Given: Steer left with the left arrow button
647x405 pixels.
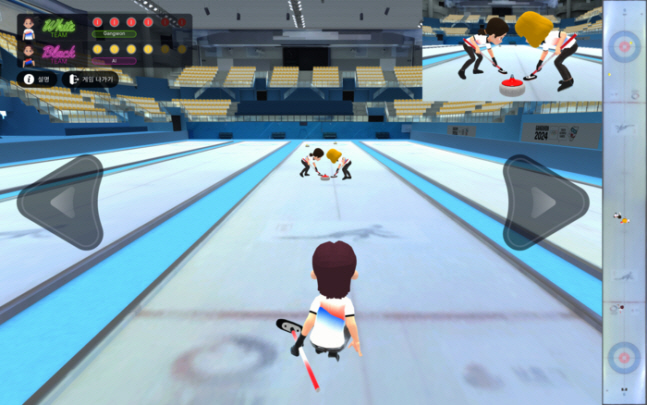Looking at the screenshot, I should [x=61, y=203].
